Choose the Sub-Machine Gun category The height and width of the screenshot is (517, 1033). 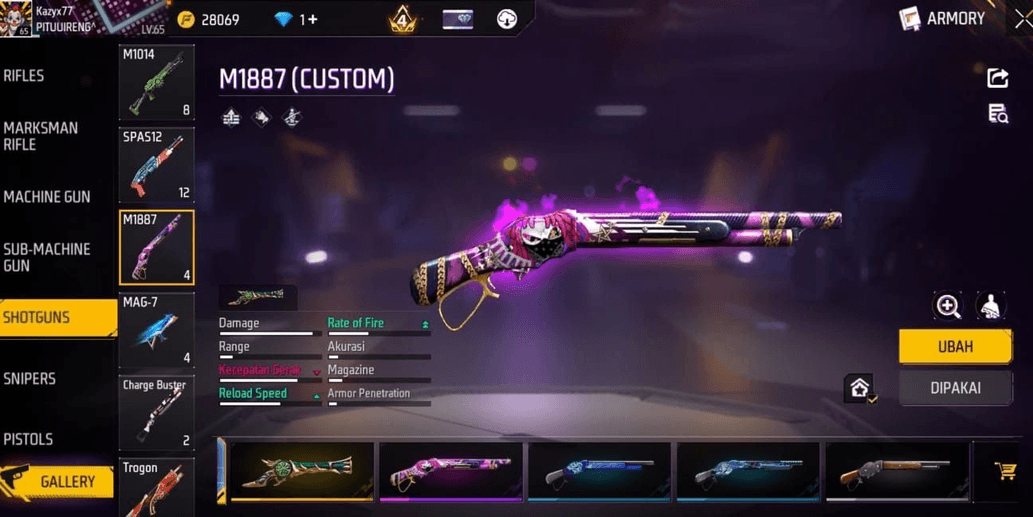47,257
